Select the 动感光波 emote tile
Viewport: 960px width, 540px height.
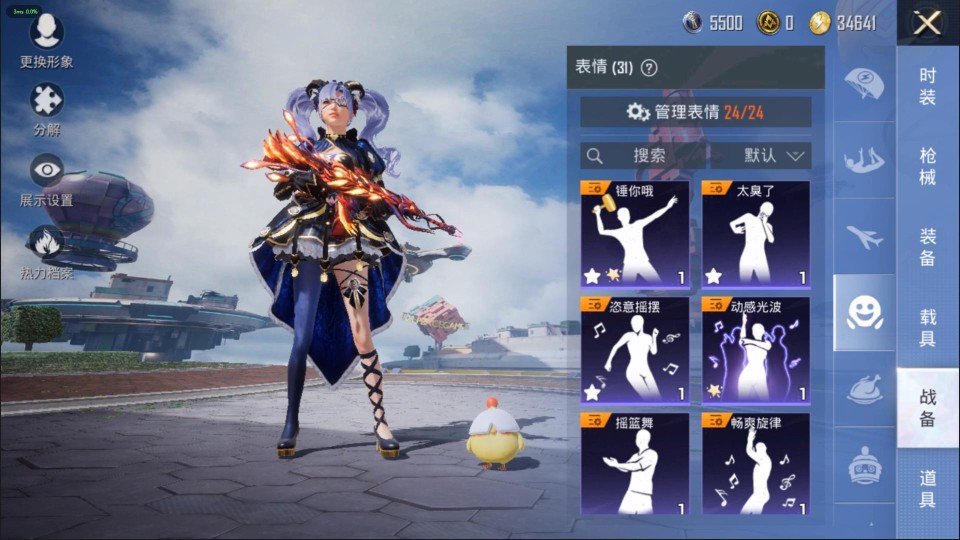coord(756,349)
